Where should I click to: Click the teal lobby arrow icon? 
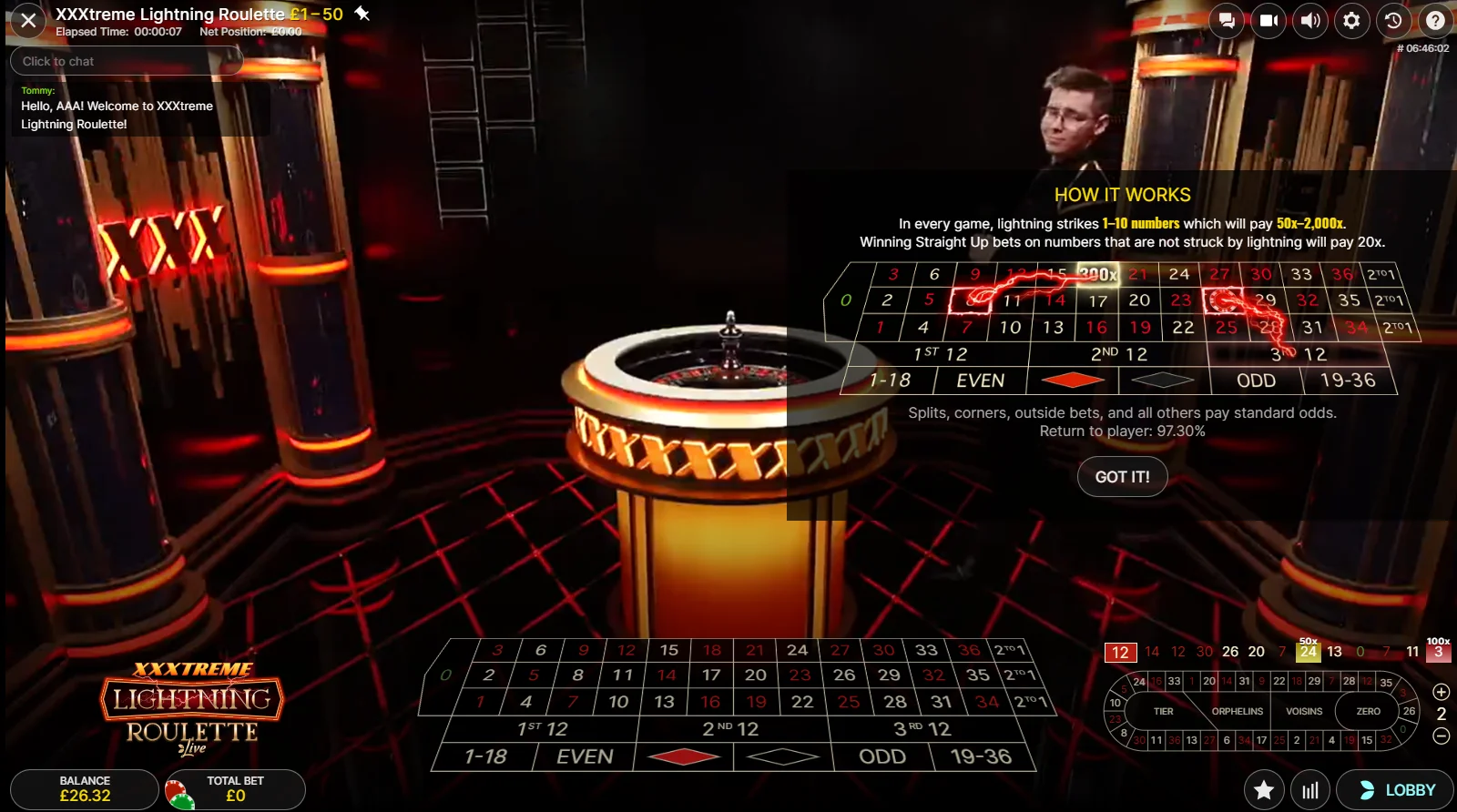[1370, 790]
